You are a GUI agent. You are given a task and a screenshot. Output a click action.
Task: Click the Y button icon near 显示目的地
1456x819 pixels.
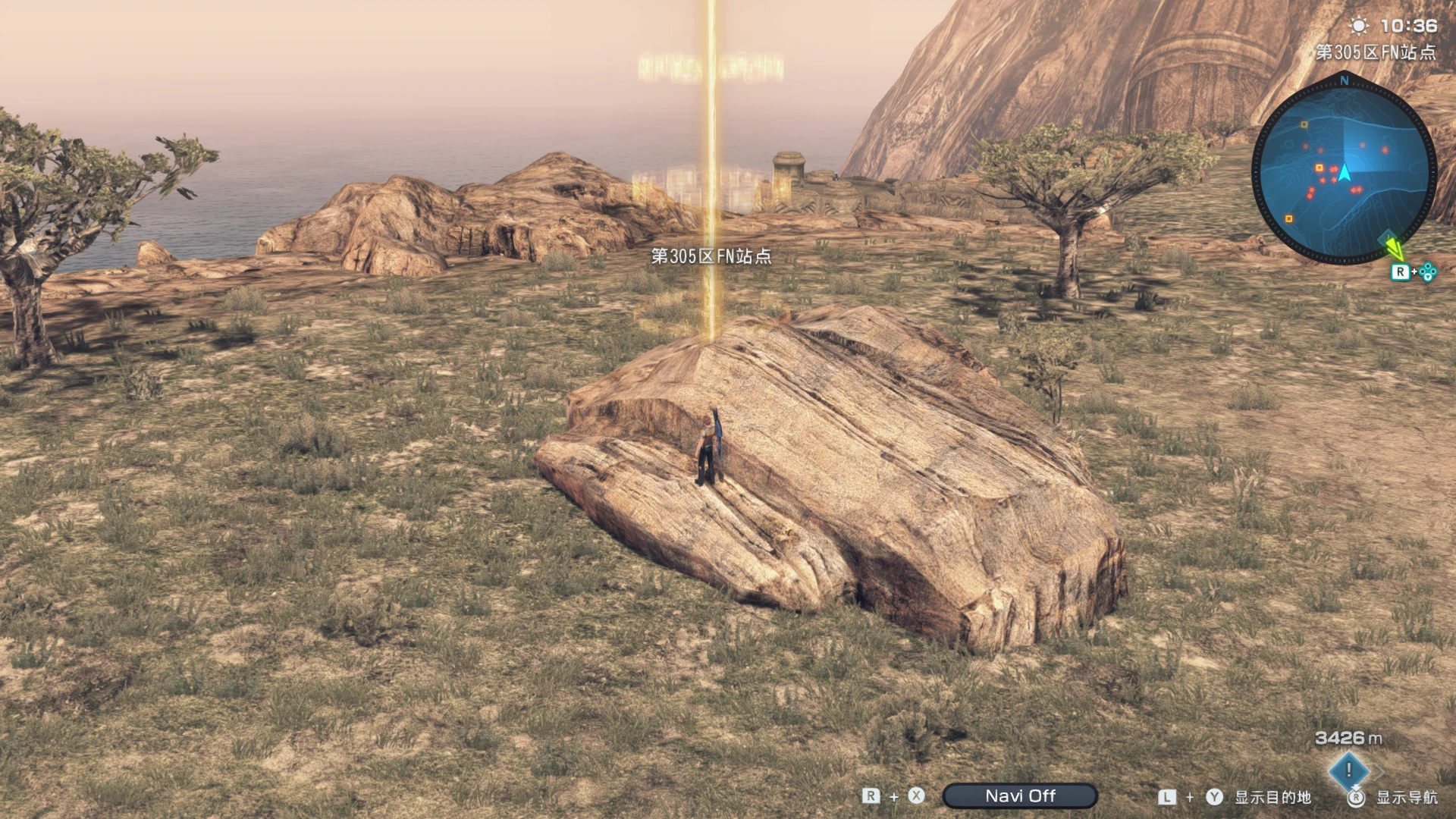tap(1214, 797)
